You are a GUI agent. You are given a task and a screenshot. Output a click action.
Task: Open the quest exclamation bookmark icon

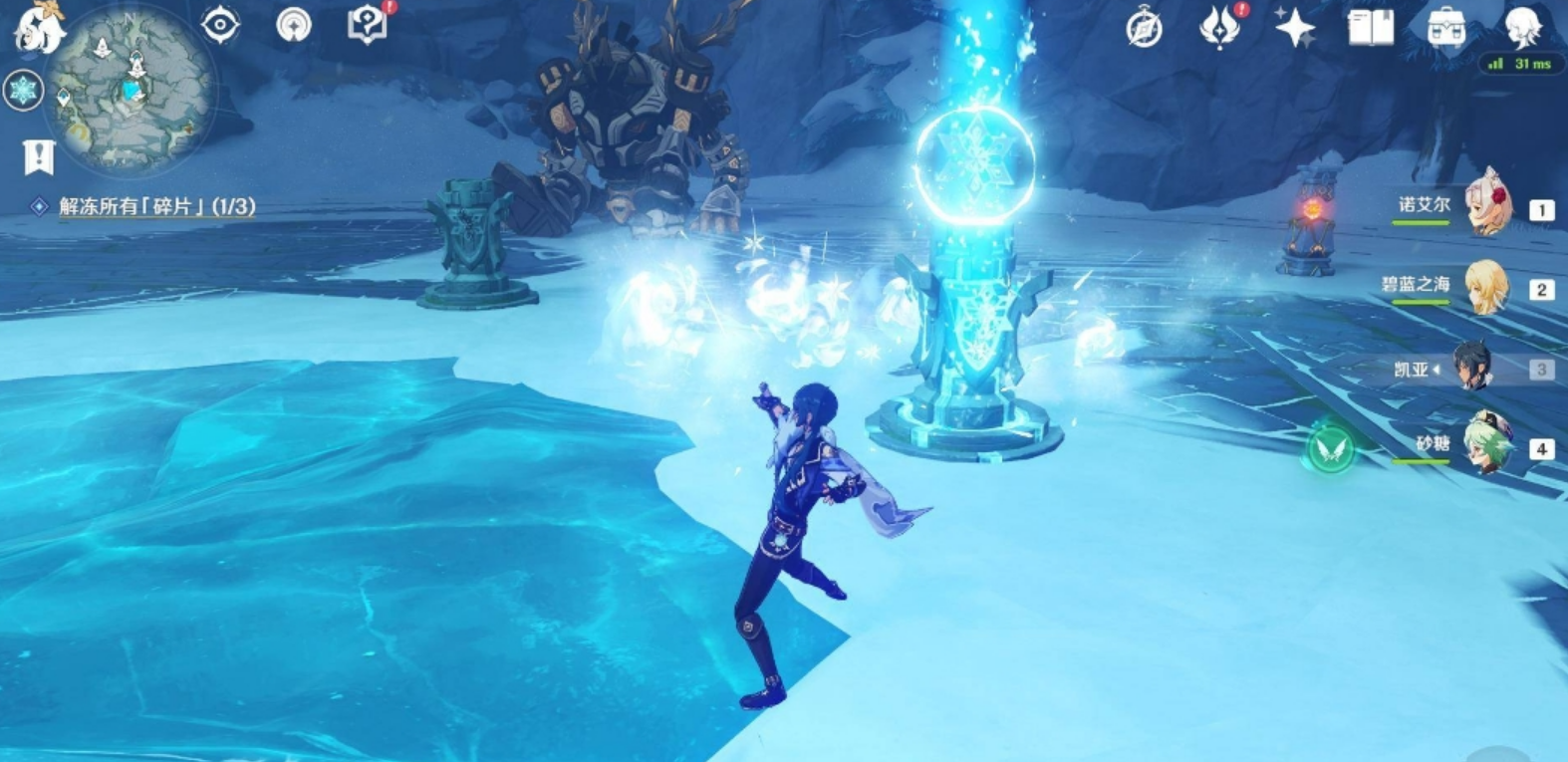point(39,156)
